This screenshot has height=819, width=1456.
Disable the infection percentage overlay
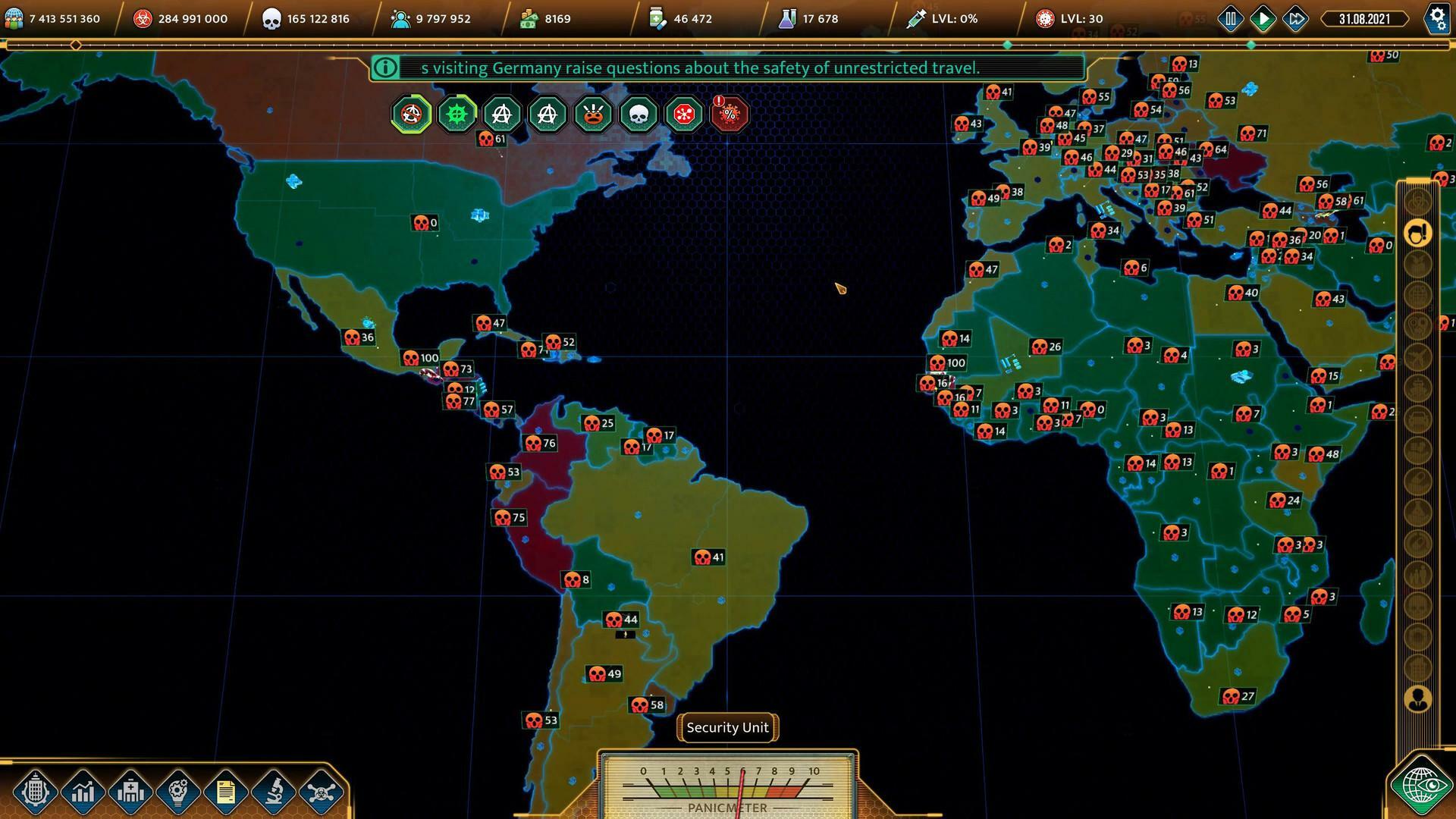tap(729, 114)
